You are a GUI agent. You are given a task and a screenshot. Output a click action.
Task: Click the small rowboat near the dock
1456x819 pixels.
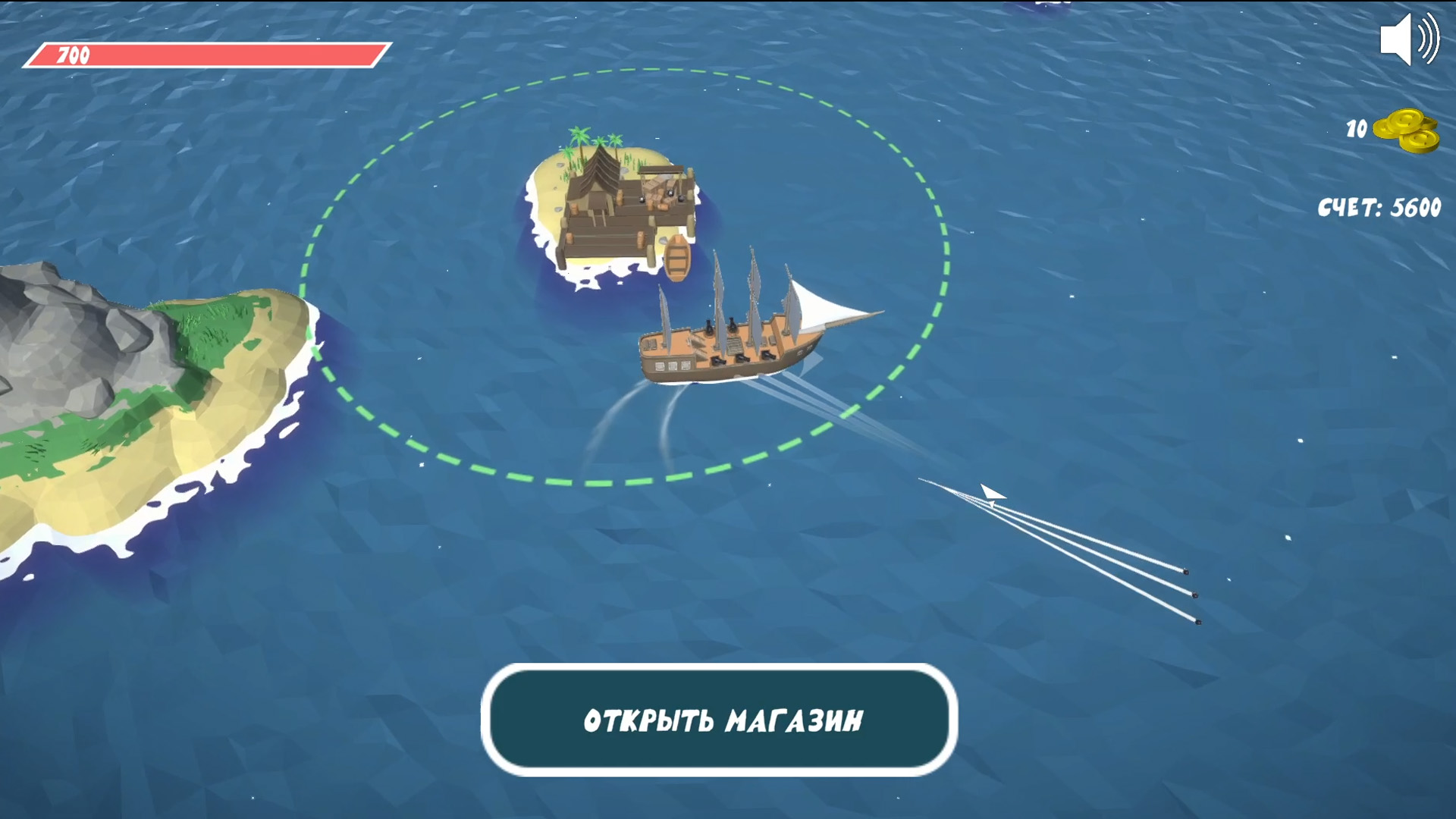pyautogui.click(x=676, y=258)
